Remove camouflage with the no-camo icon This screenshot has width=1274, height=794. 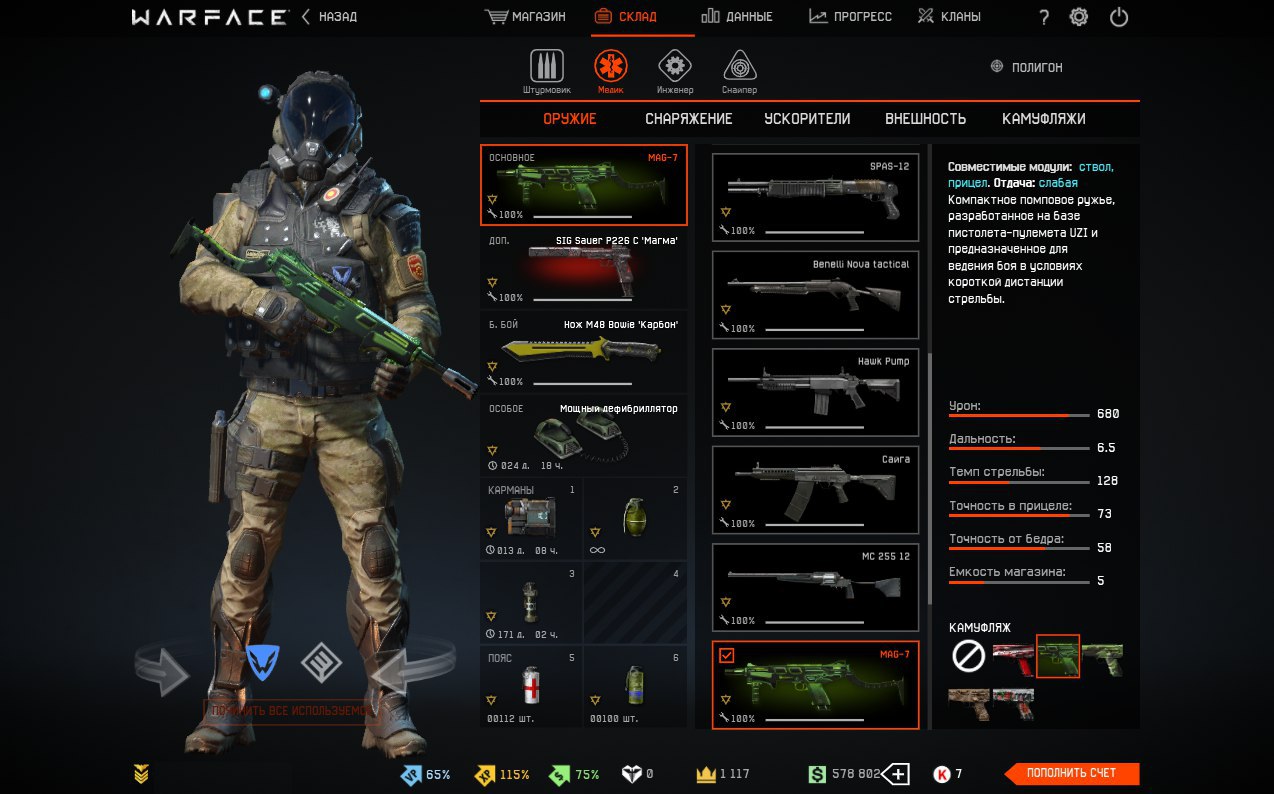tap(967, 657)
